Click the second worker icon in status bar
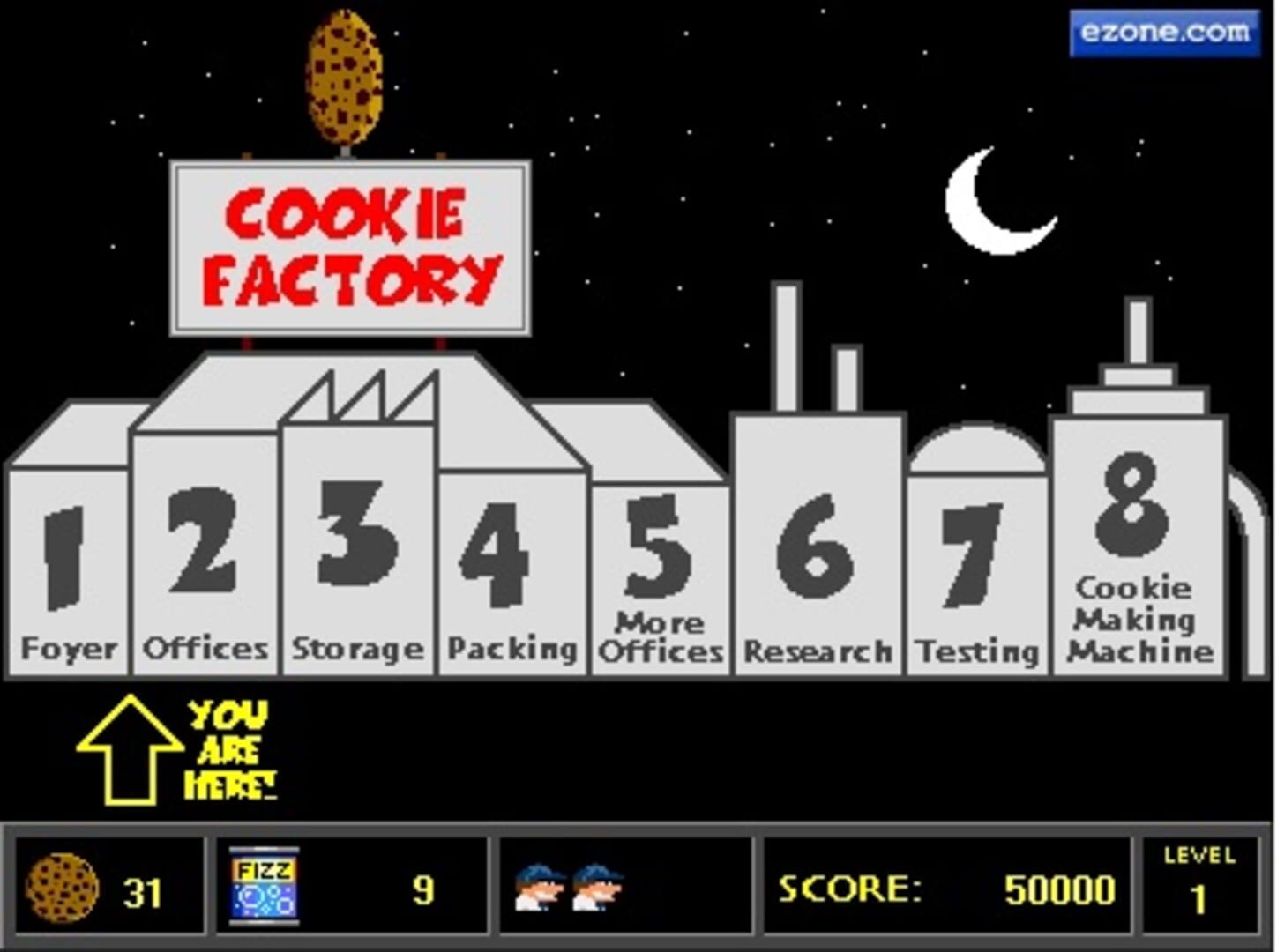The width and height of the screenshot is (1277, 952). click(600, 886)
